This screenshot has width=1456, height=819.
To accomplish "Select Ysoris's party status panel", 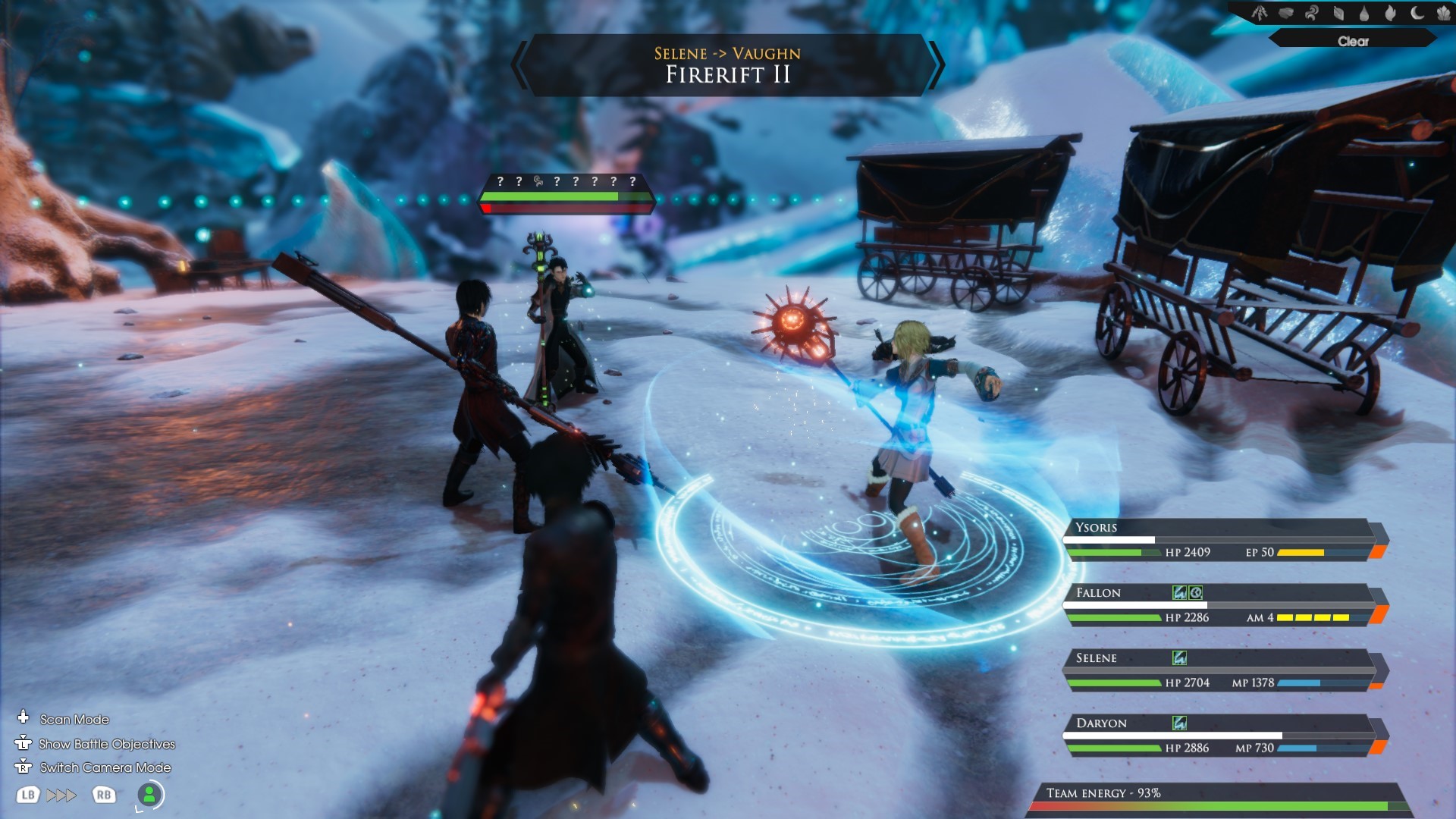I will (1221, 539).
